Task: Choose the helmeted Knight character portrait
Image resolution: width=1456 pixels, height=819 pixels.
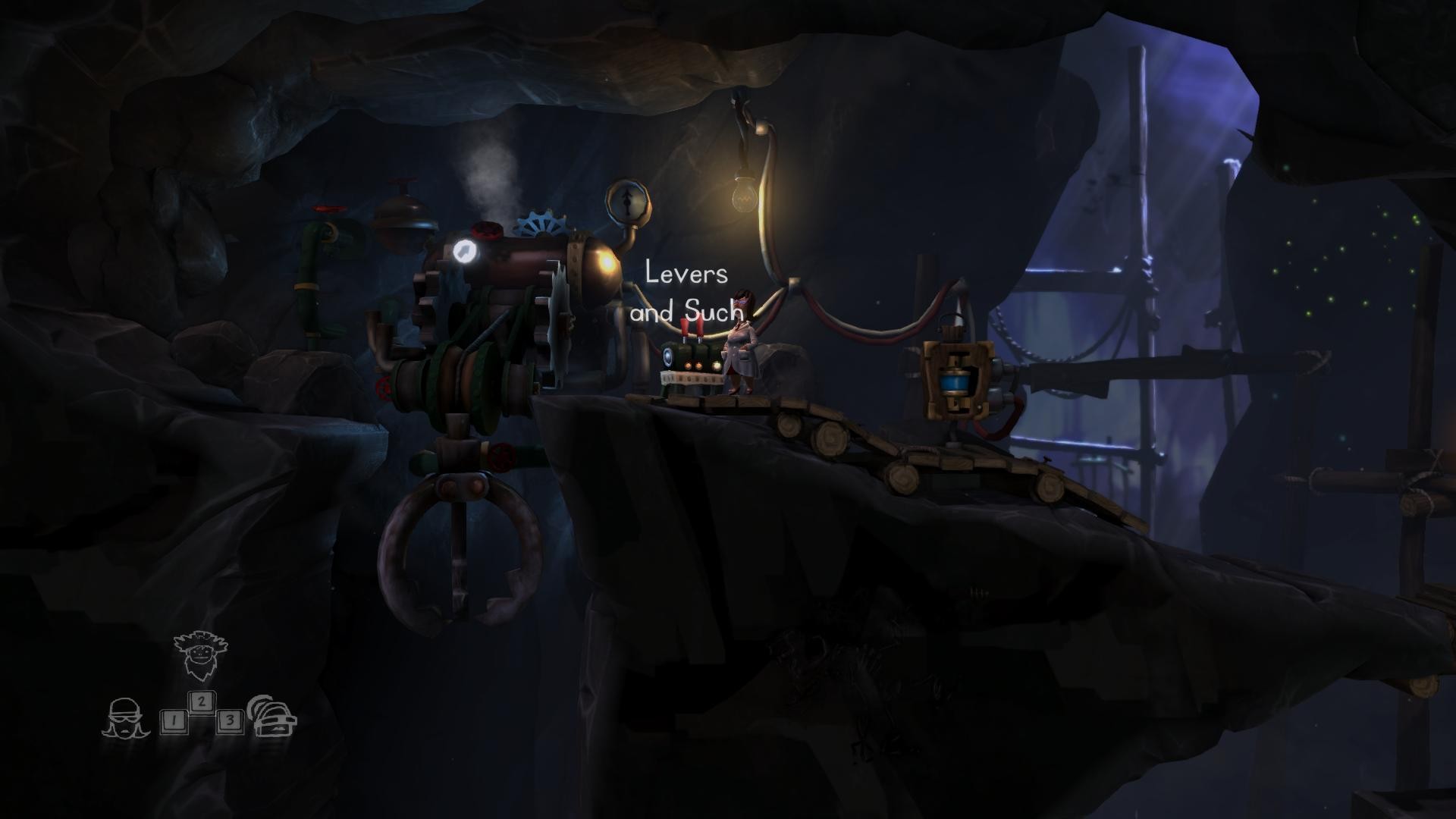Action: pos(274,716)
